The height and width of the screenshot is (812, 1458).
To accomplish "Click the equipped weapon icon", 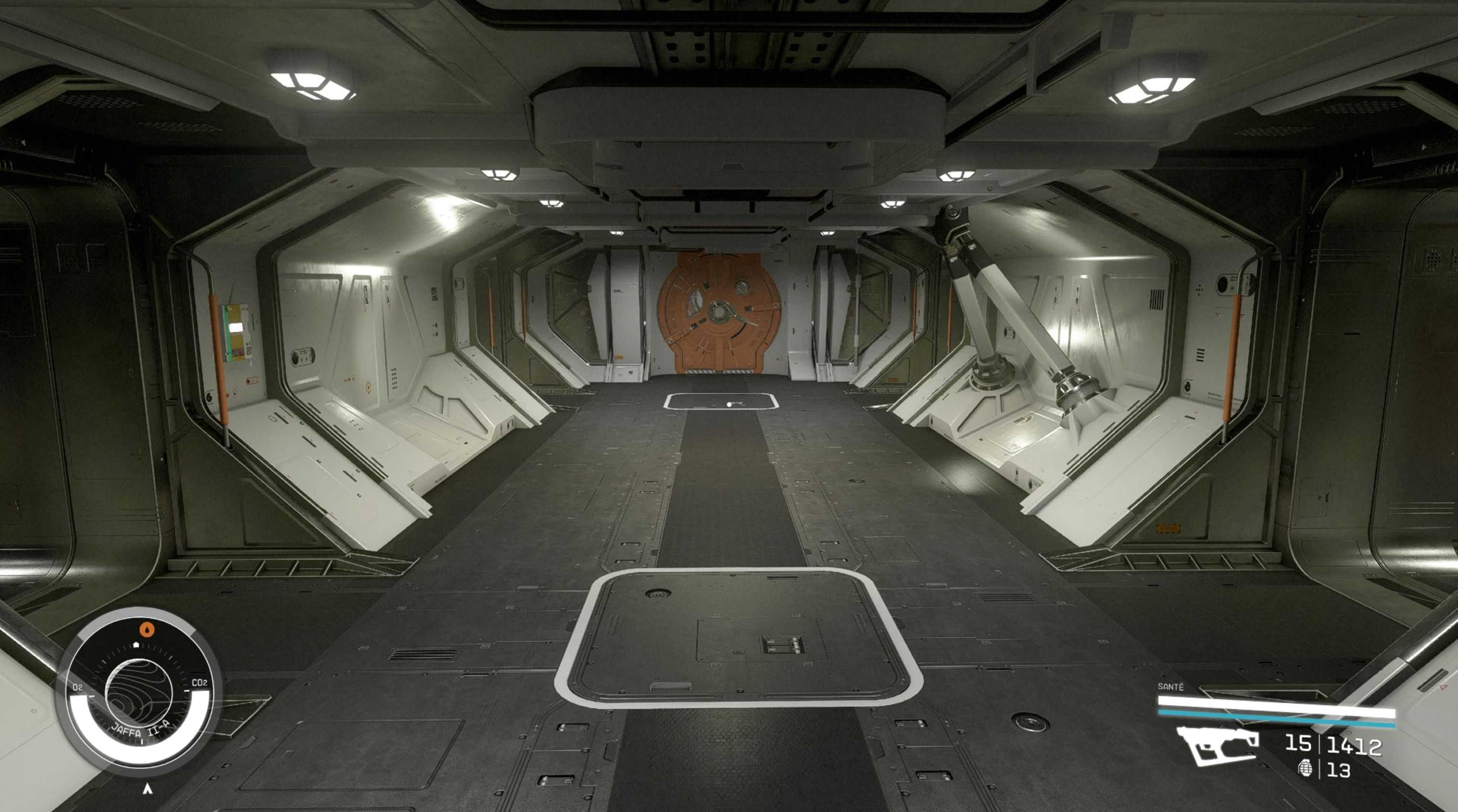I will [1217, 745].
